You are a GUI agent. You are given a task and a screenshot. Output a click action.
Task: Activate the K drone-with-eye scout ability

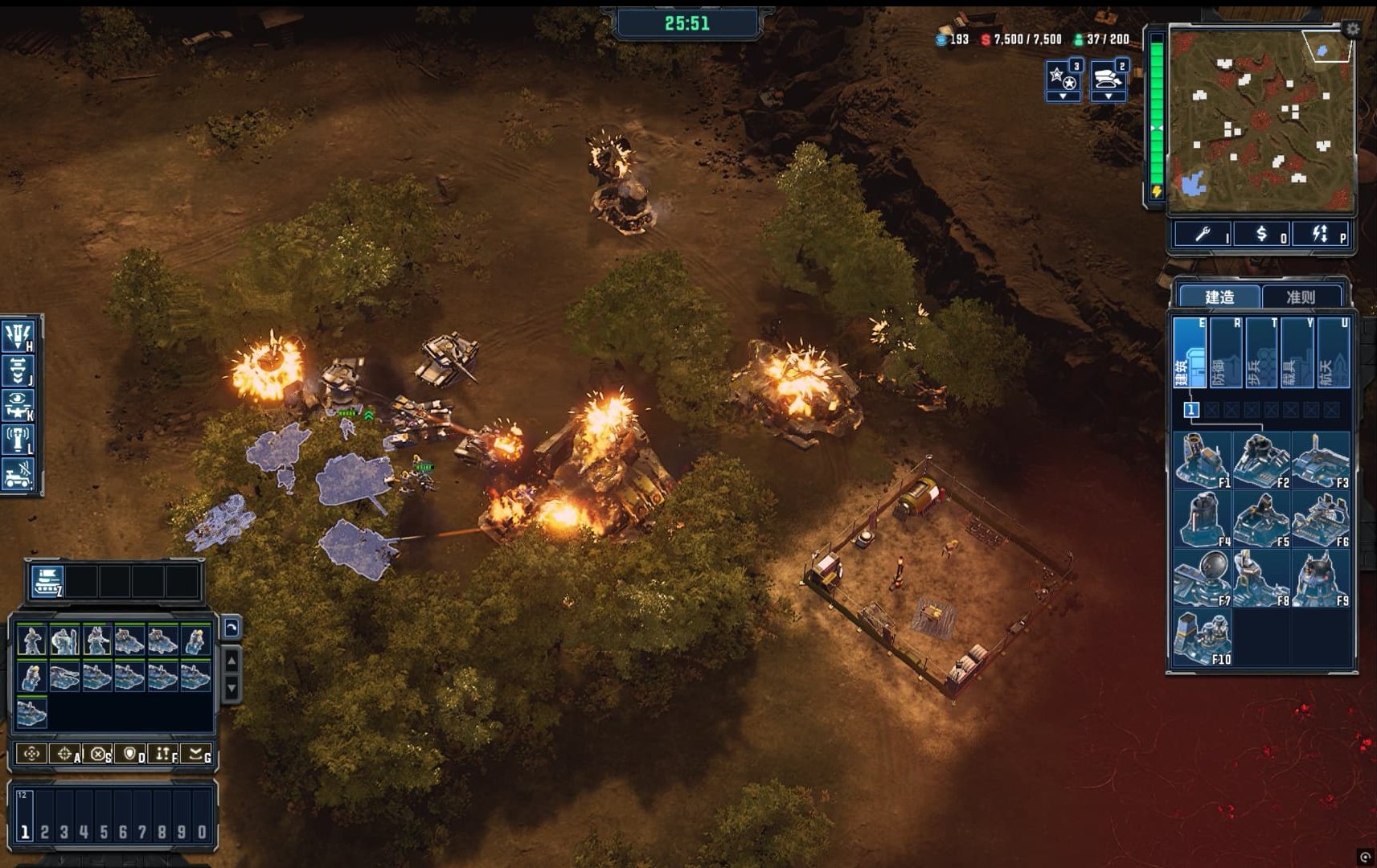tap(18, 406)
